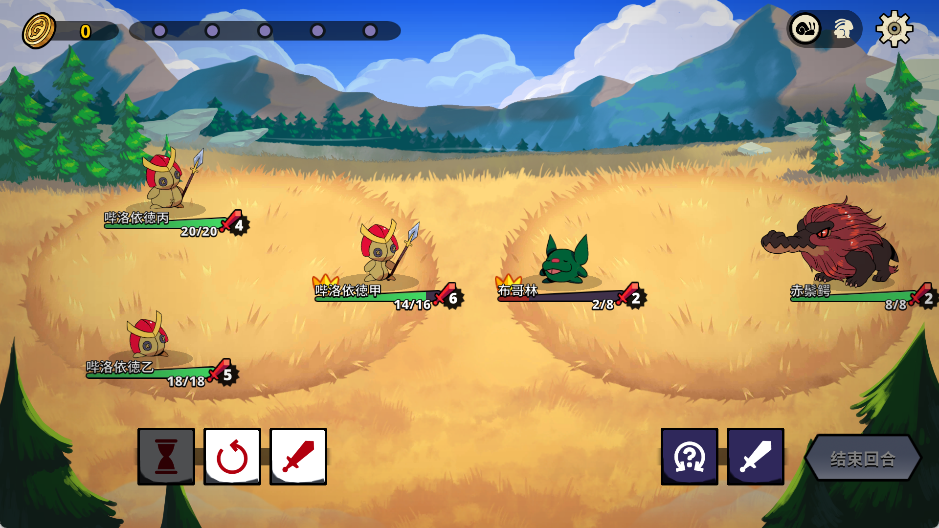Screen dimensions: 939x528
Task: Click the 结束回合 end turn button
Action: [863, 459]
